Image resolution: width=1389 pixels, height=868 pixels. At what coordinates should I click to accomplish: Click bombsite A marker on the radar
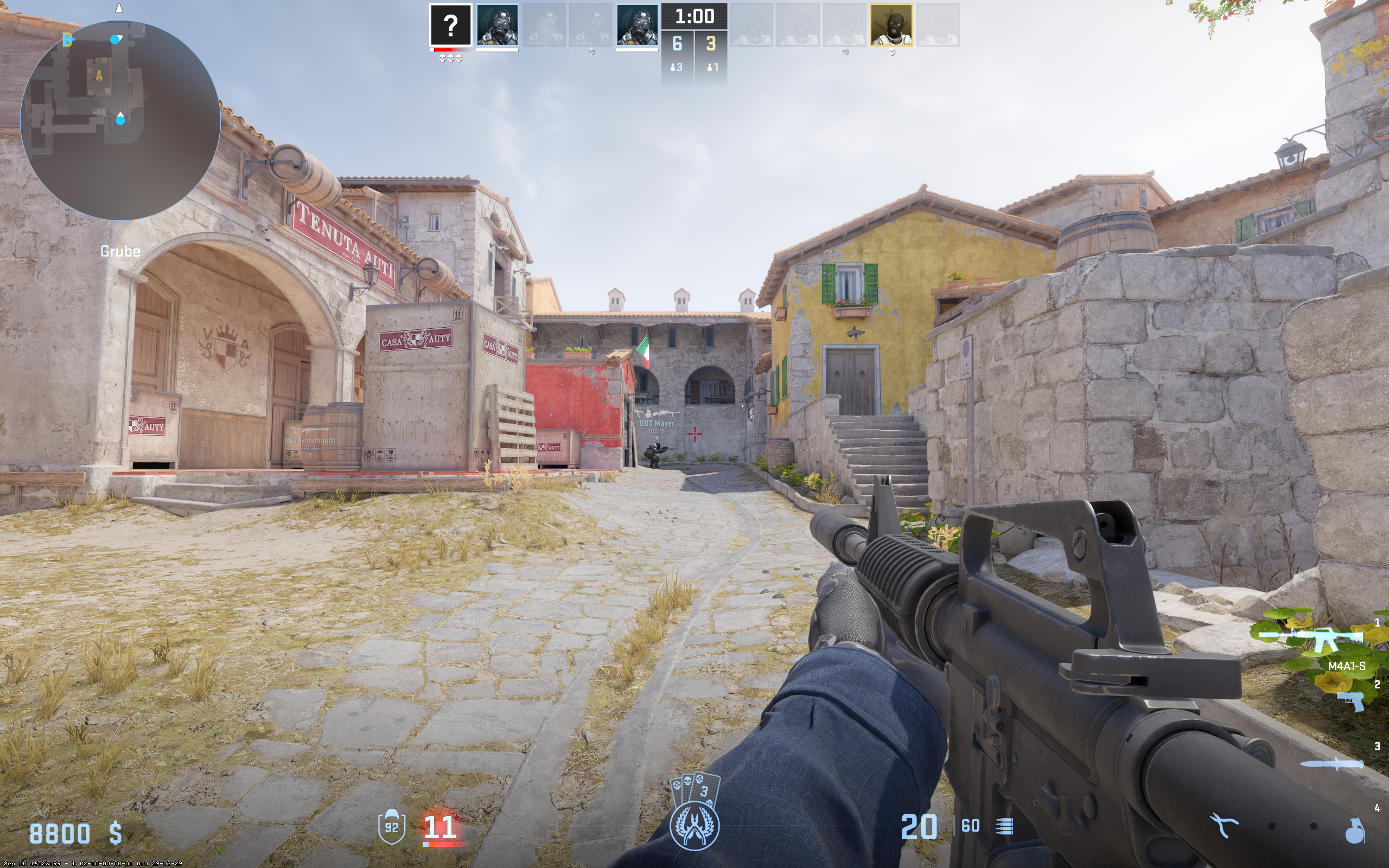(99, 75)
